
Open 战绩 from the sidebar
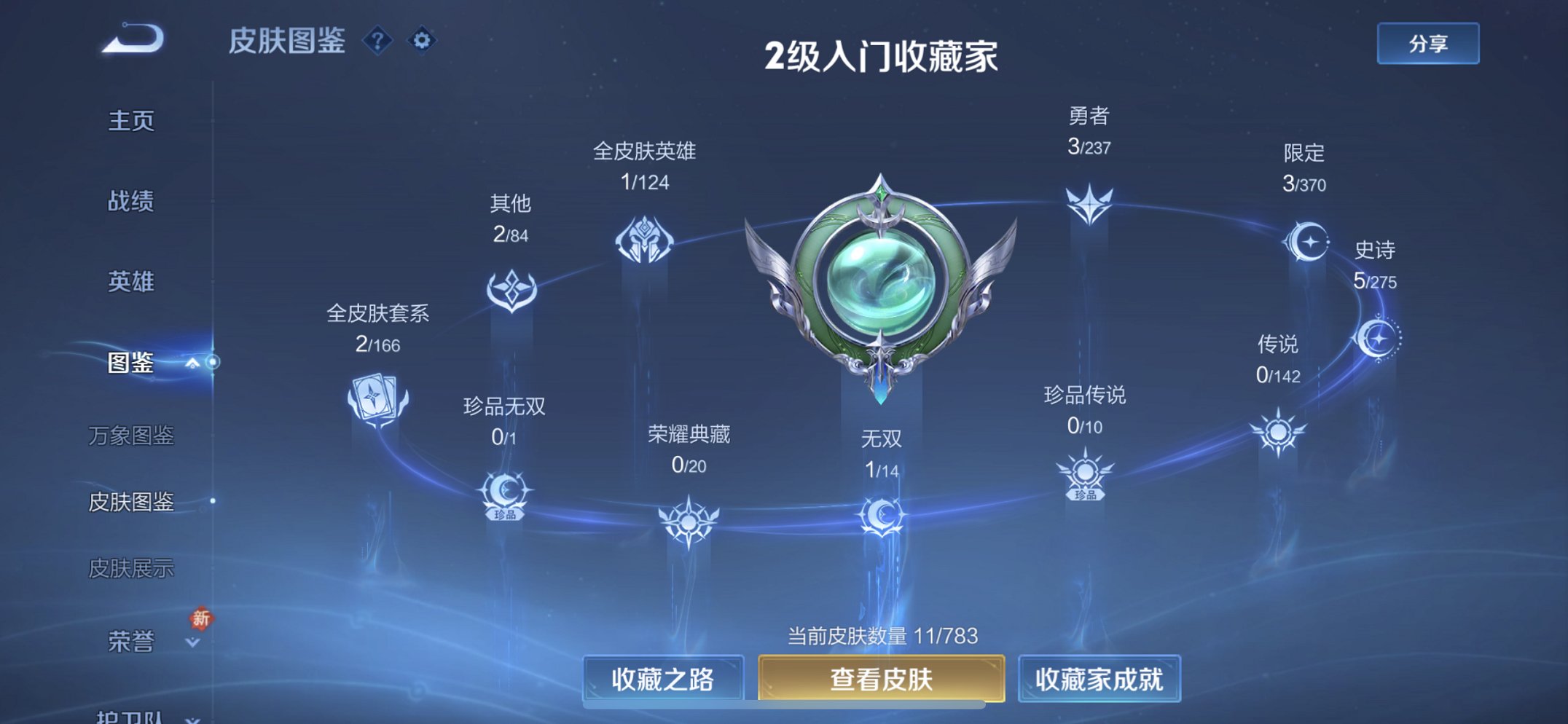[x=132, y=202]
